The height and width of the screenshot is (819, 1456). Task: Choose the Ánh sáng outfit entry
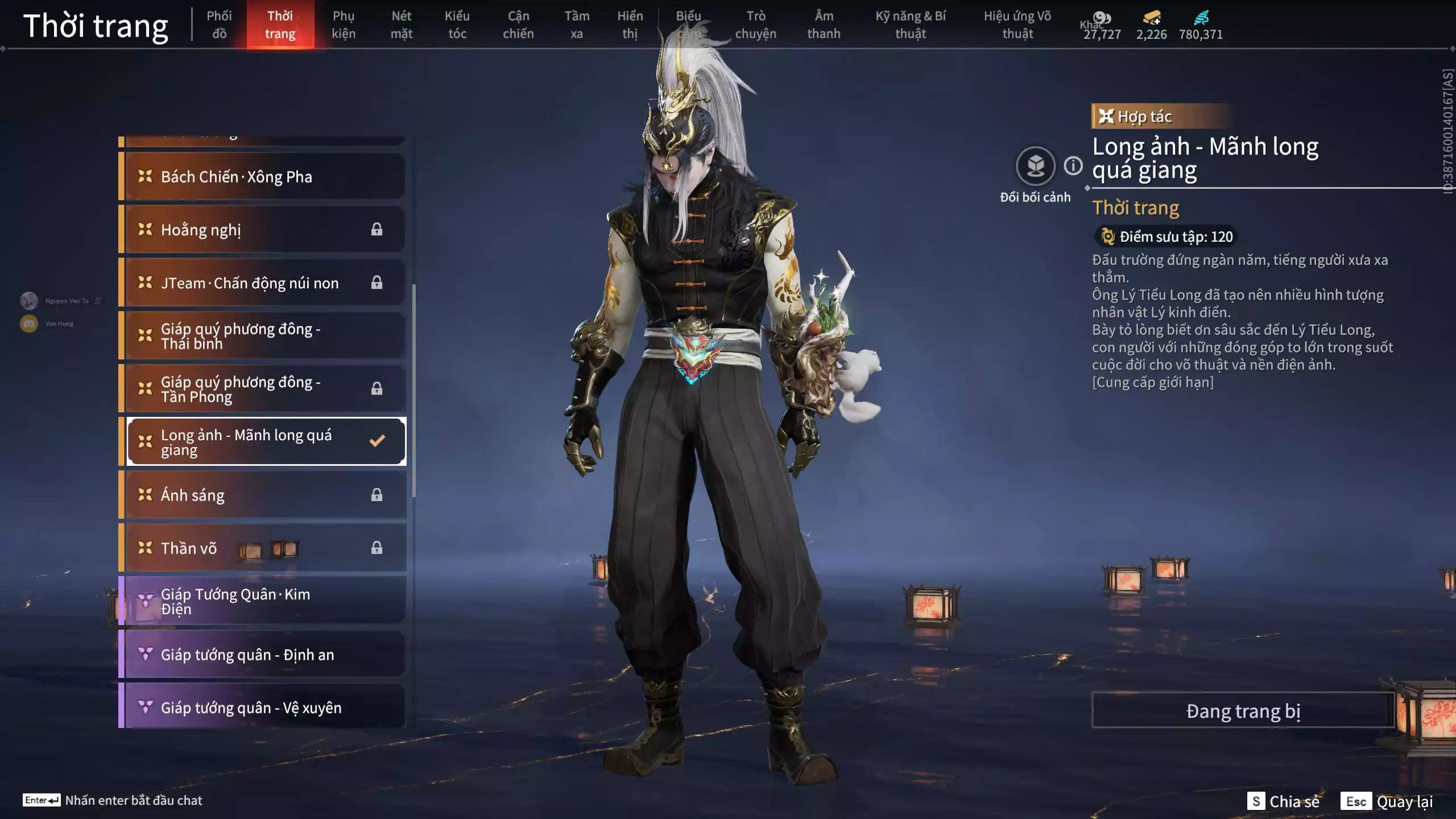click(264, 495)
